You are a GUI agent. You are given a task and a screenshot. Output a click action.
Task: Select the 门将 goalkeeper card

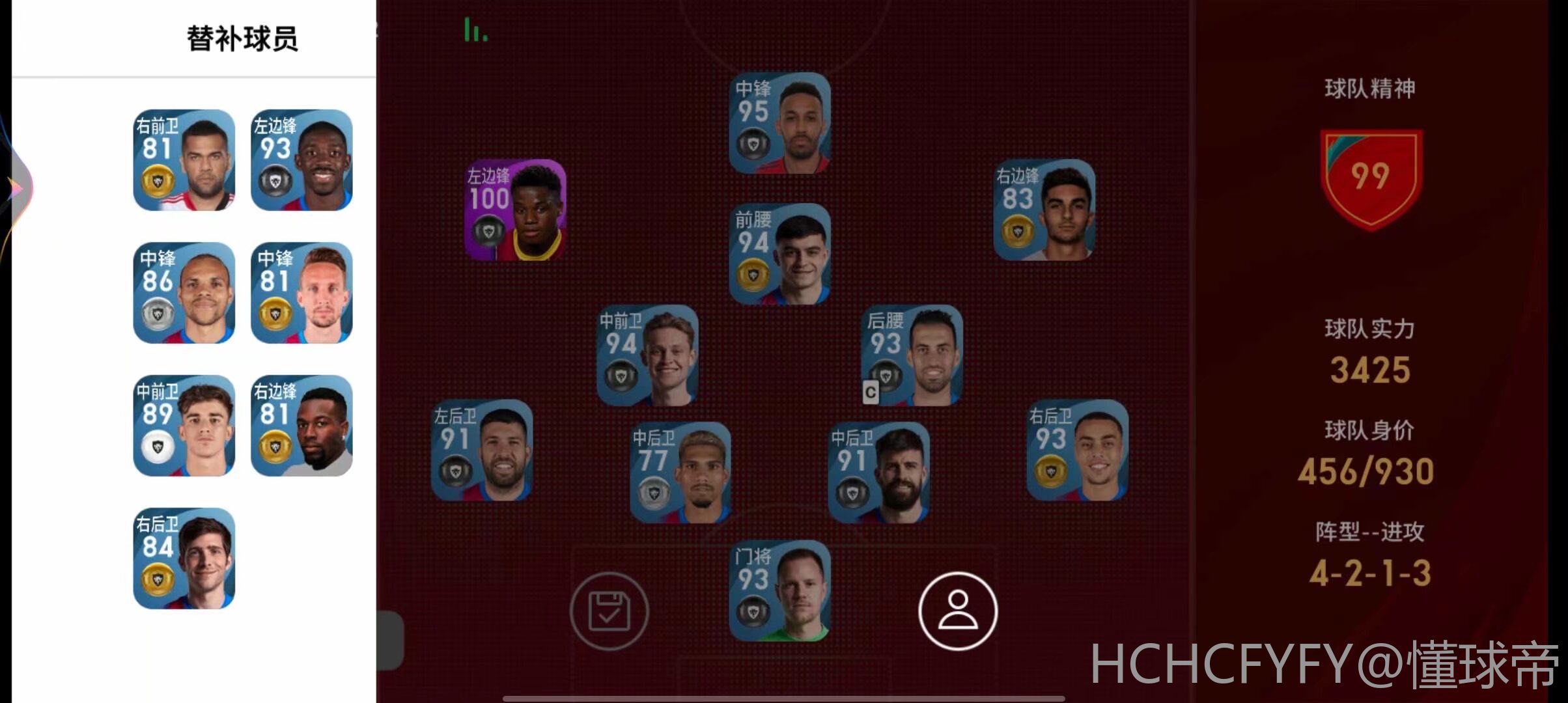tap(779, 591)
